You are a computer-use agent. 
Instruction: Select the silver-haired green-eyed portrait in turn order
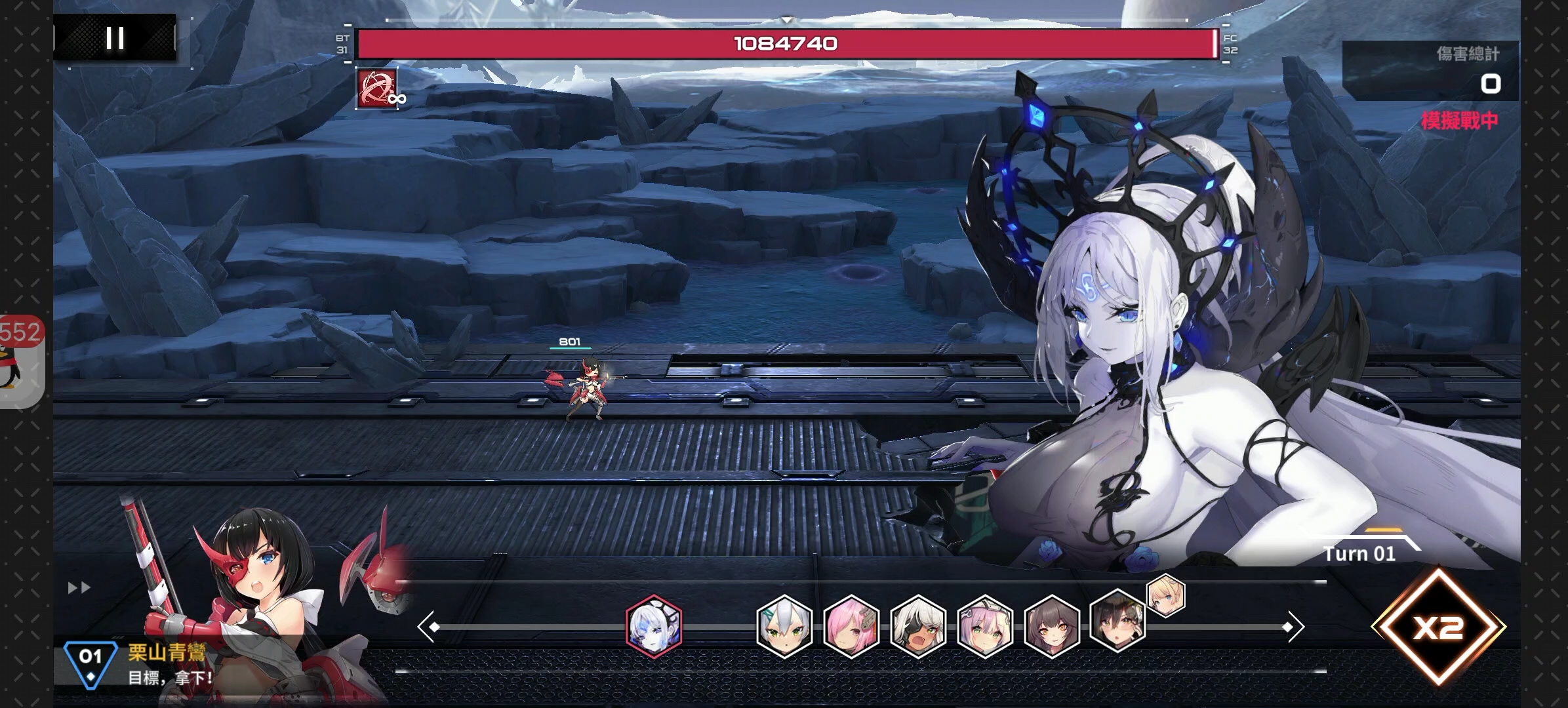click(784, 626)
